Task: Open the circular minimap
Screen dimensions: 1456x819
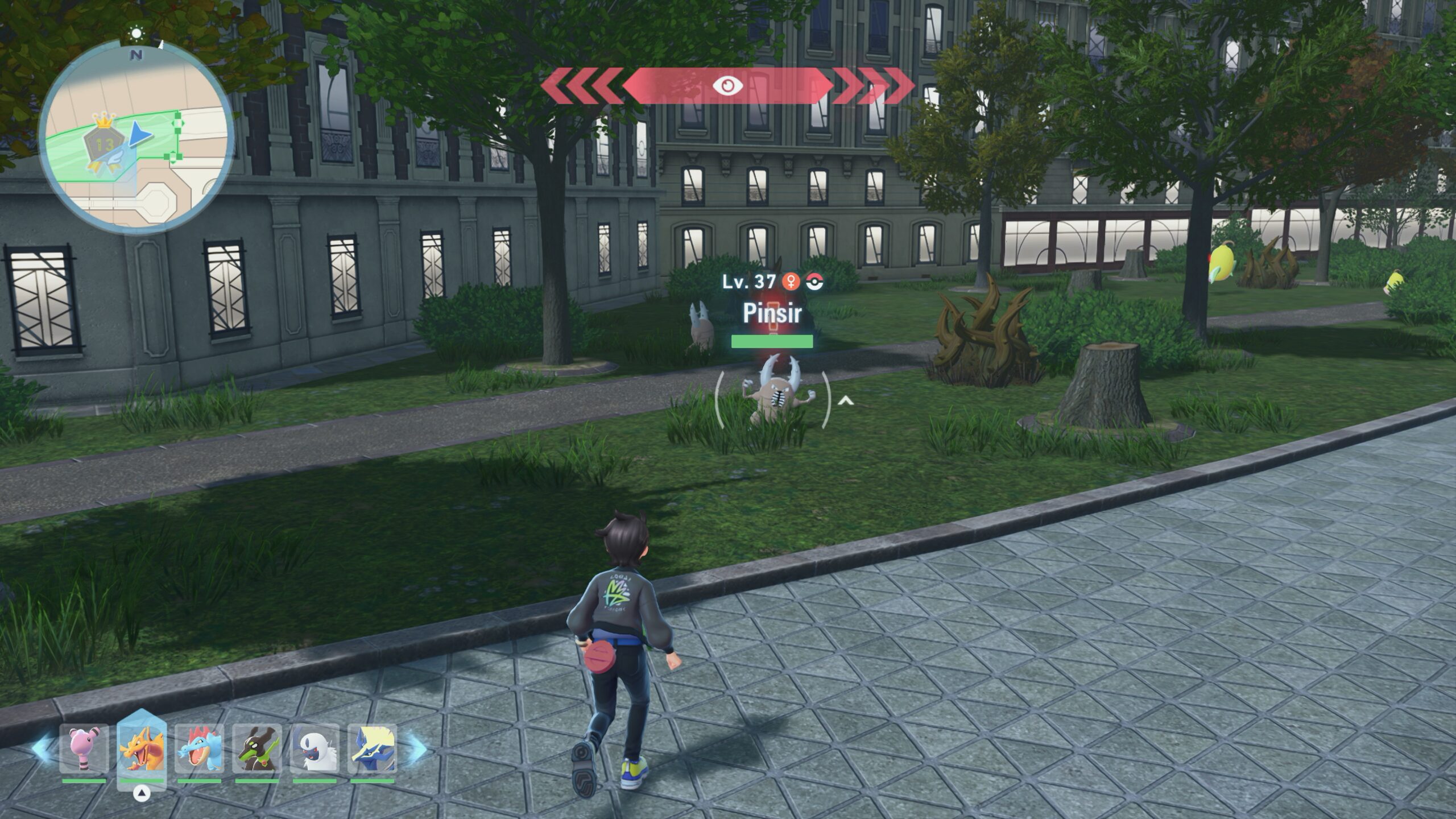Action: (x=136, y=136)
